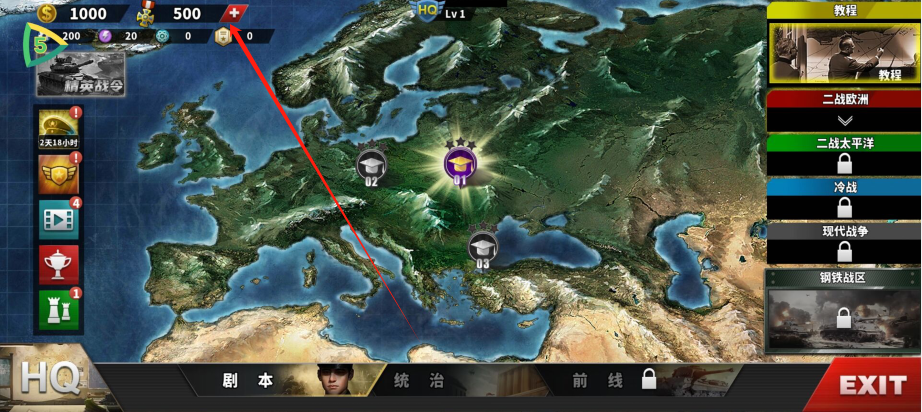Open the green chess pieces icon
Screen dimensions: 922x412
pos(58,309)
